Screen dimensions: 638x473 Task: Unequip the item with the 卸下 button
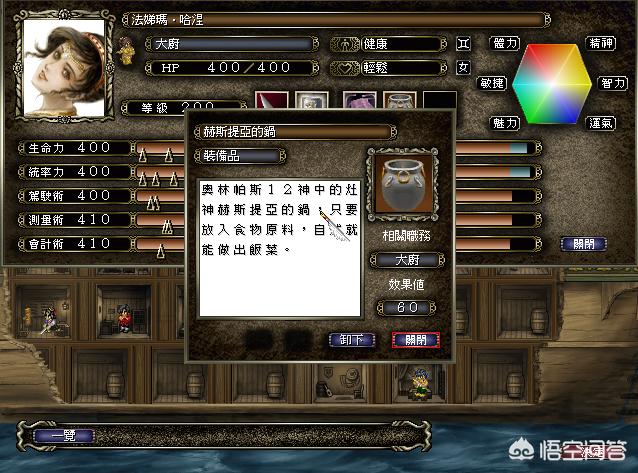[x=351, y=339]
